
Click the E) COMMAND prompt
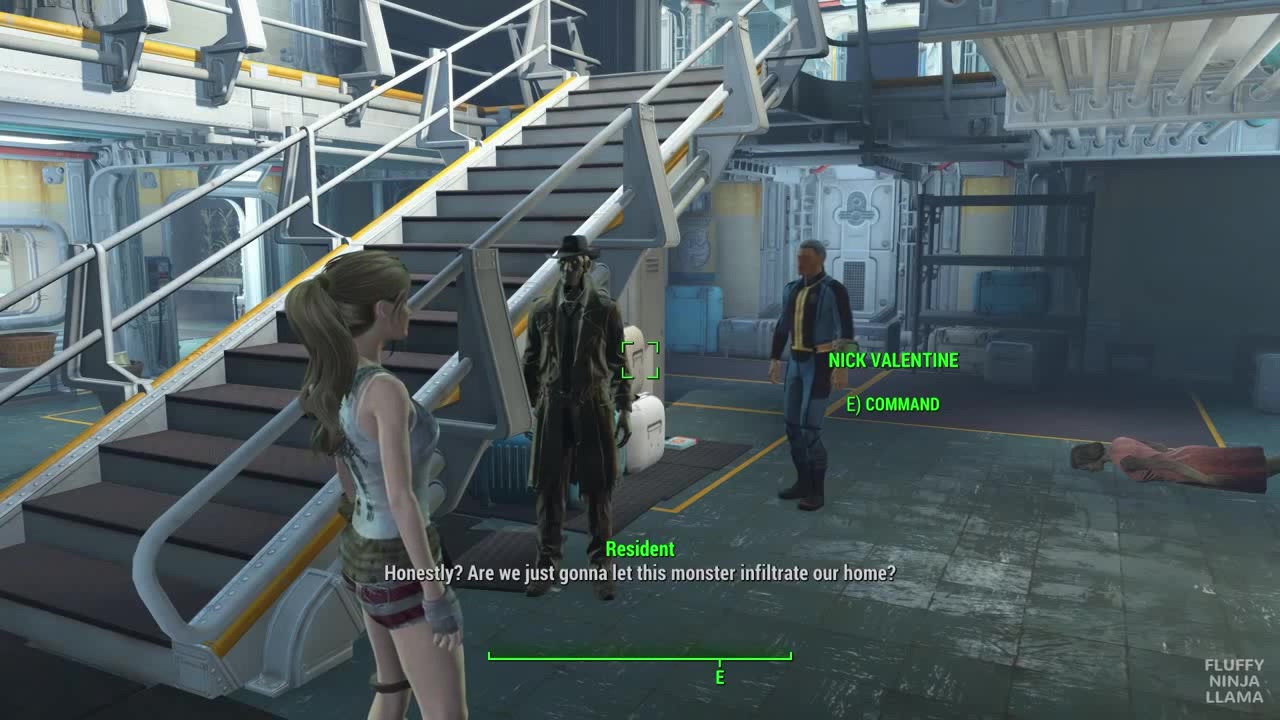[884, 405]
